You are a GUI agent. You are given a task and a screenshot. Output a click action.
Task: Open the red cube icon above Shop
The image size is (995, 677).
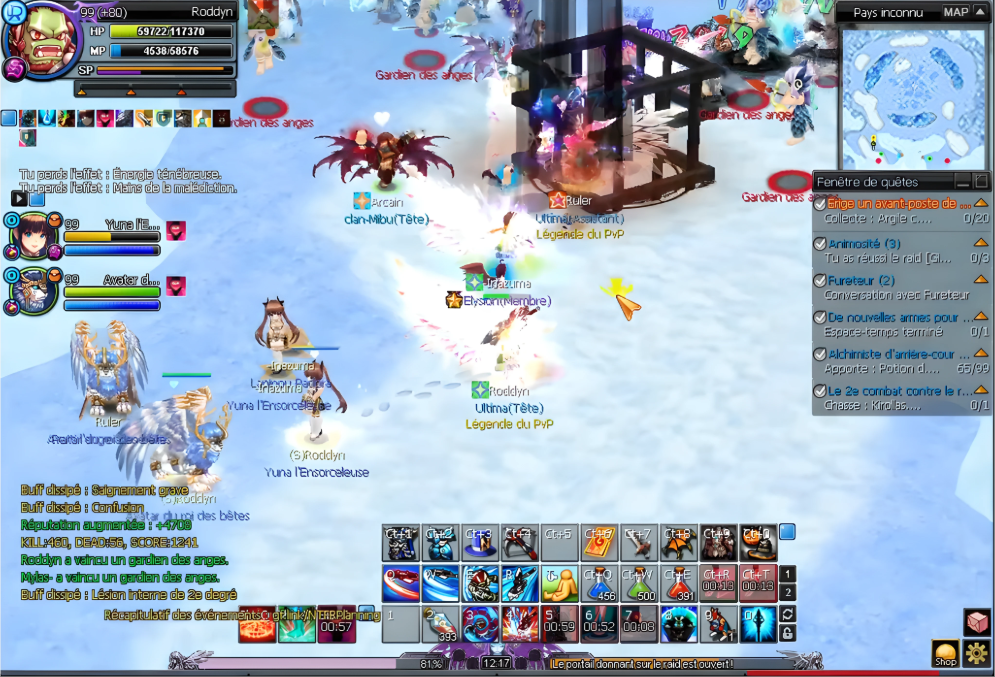pyautogui.click(x=977, y=621)
